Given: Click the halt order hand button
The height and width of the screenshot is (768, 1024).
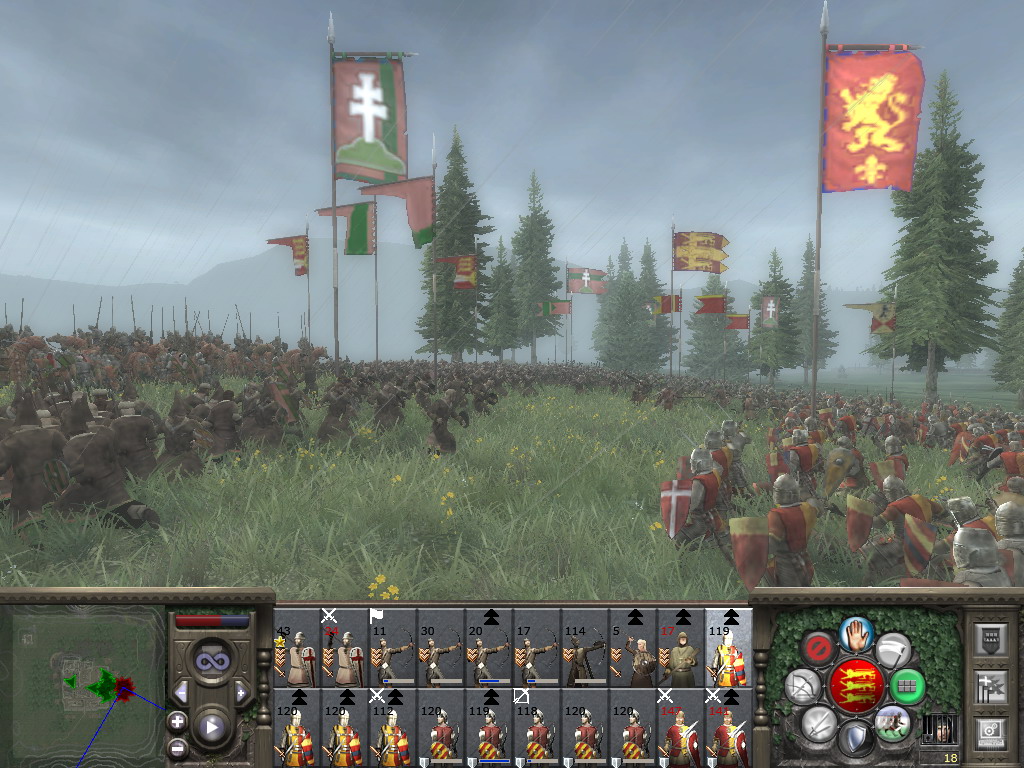Looking at the screenshot, I should (857, 632).
